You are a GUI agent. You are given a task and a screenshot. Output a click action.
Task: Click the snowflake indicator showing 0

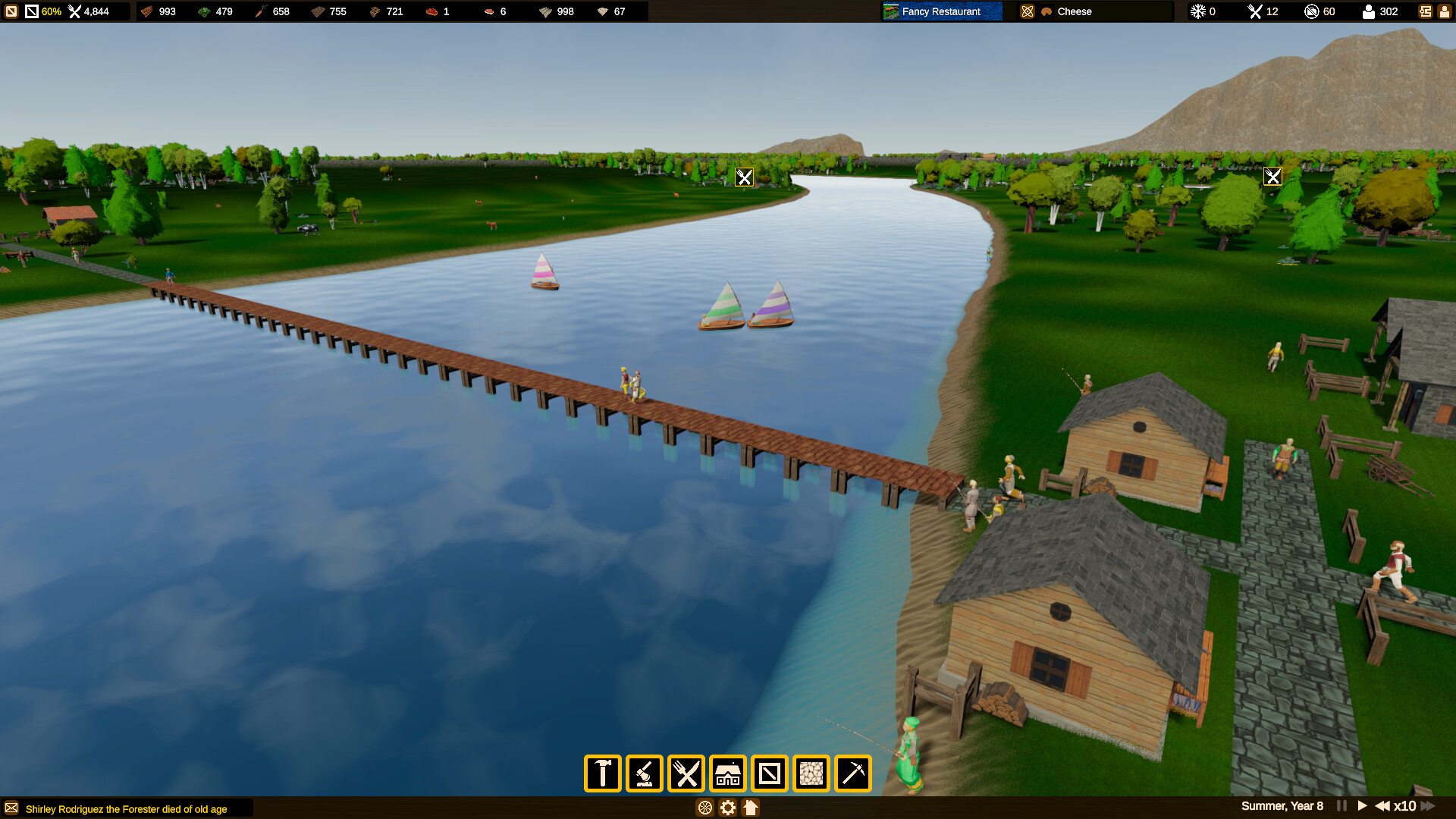point(1199,11)
